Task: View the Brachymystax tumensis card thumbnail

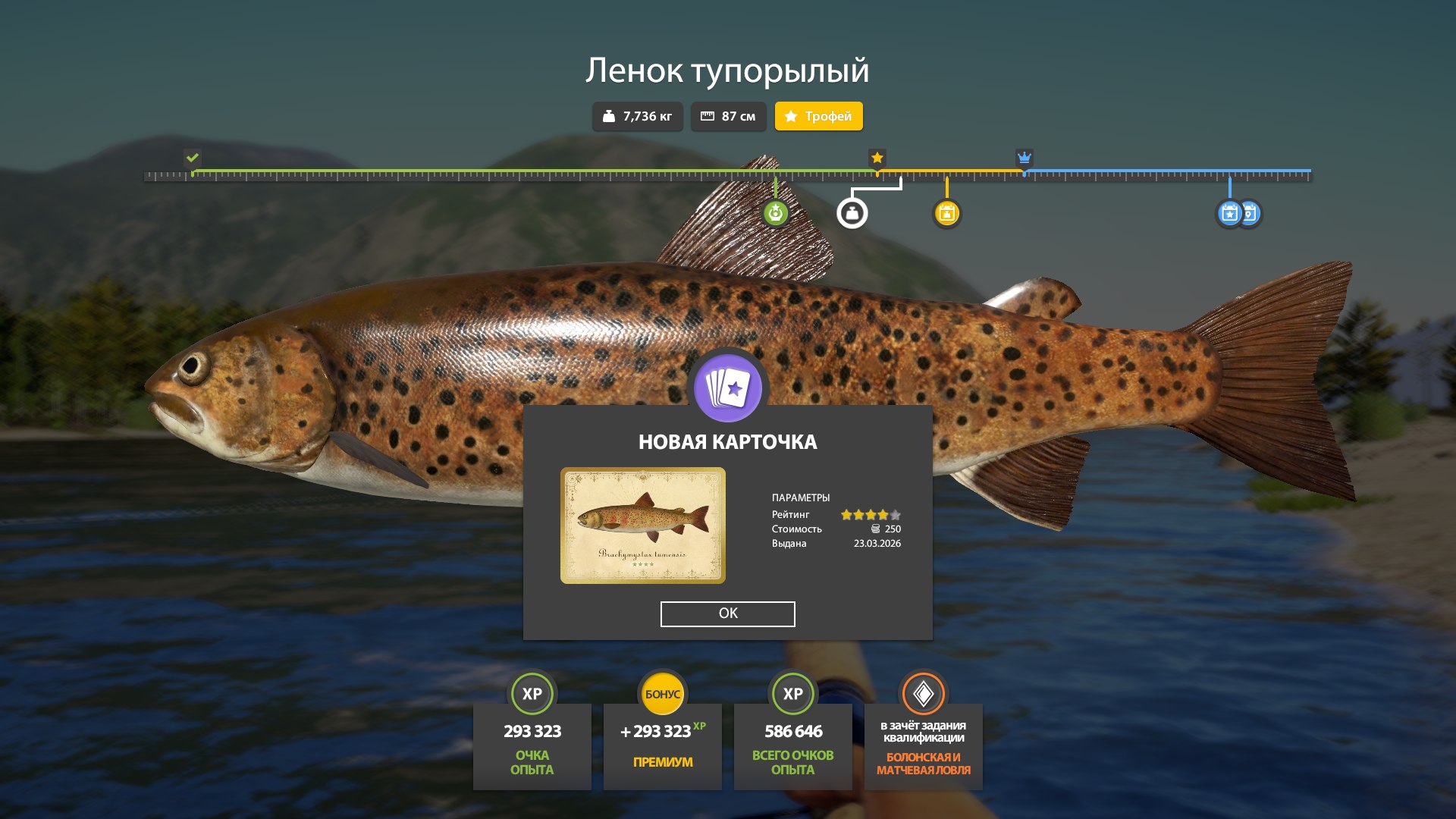Action: click(643, 523)
